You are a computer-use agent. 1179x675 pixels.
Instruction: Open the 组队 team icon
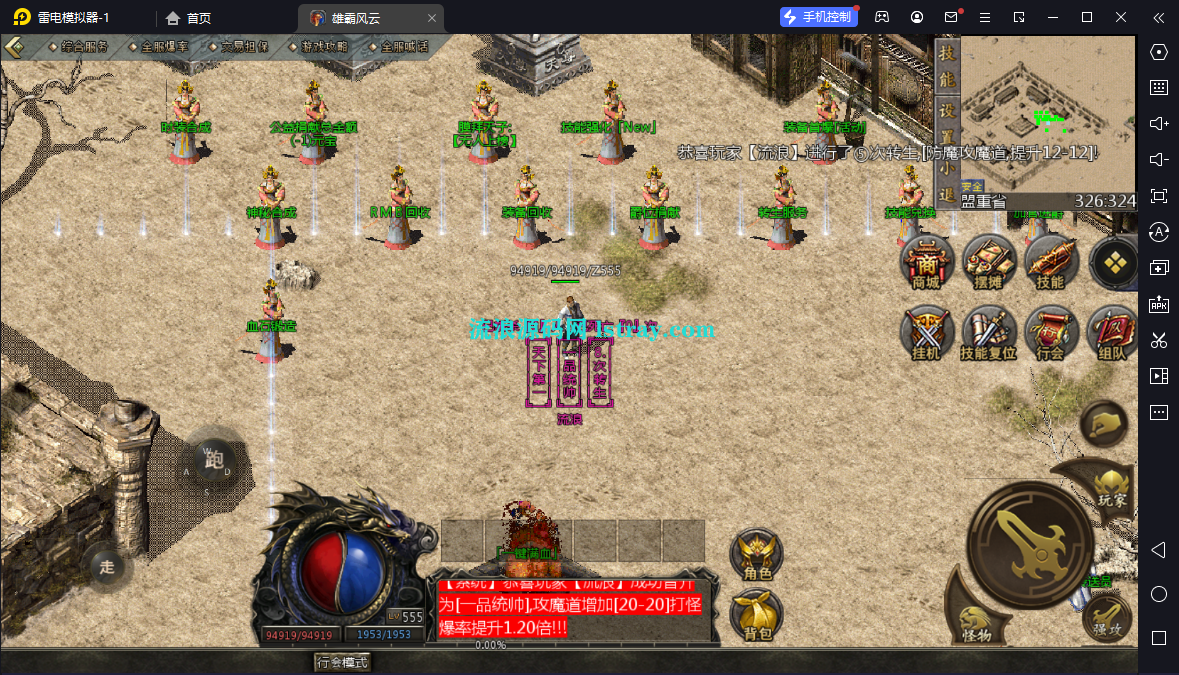(x=1111, y=333)
